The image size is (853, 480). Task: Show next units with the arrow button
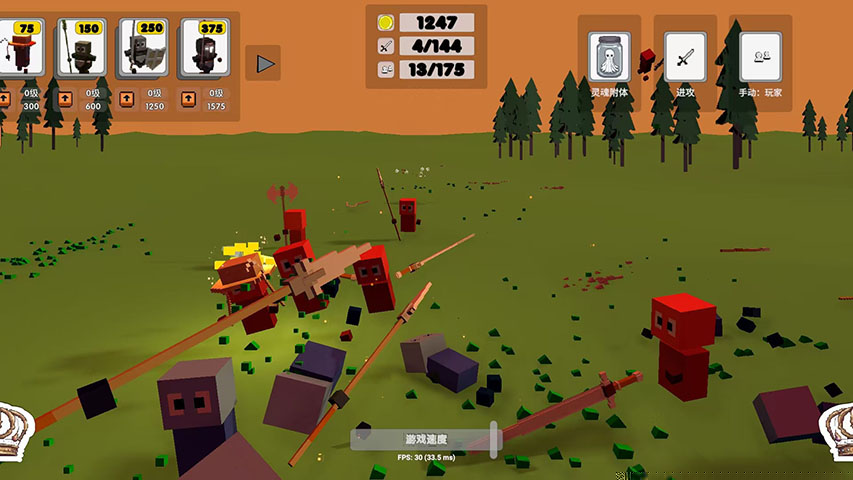point(264,63)
